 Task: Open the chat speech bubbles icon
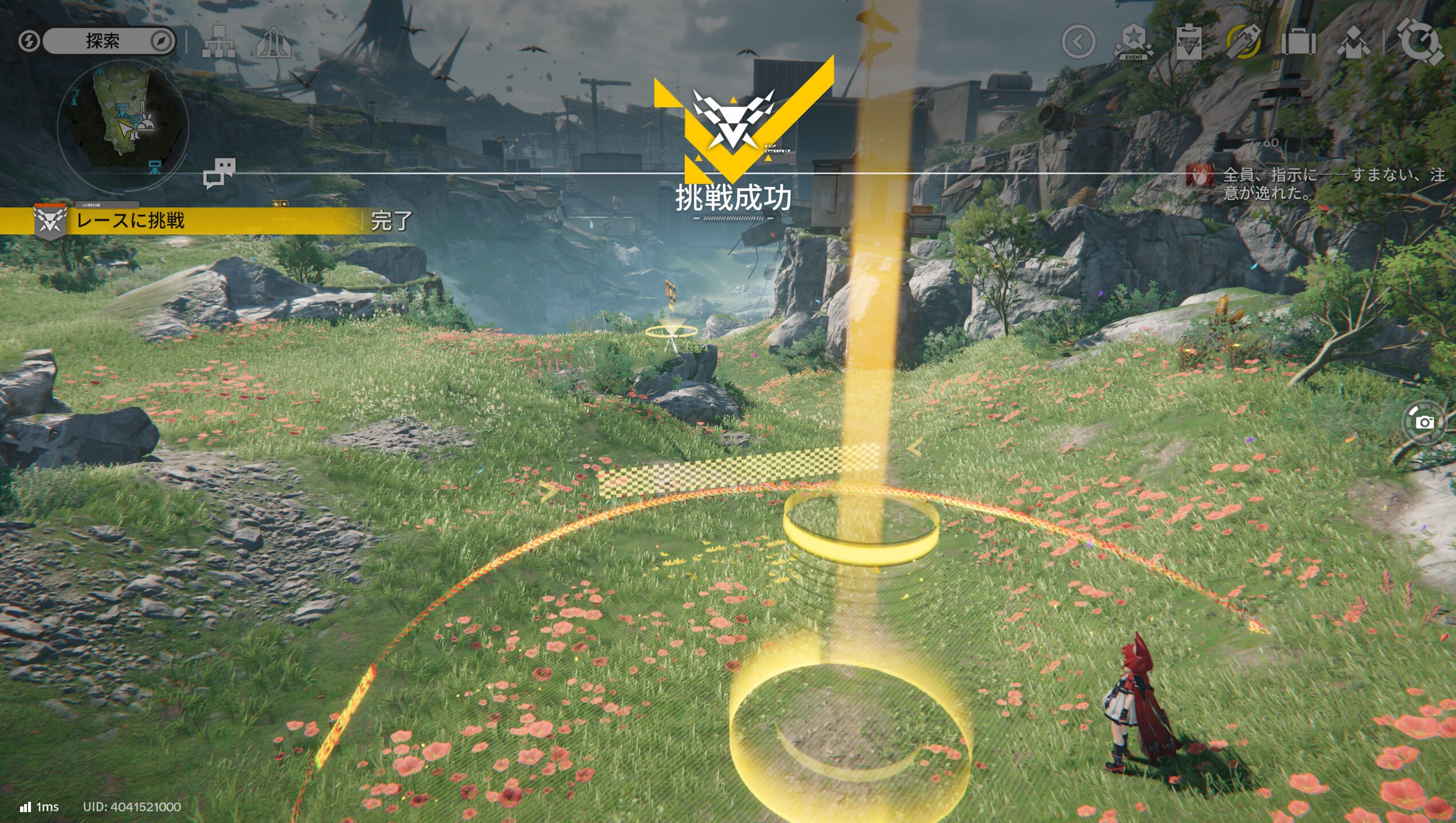[219, 173]
